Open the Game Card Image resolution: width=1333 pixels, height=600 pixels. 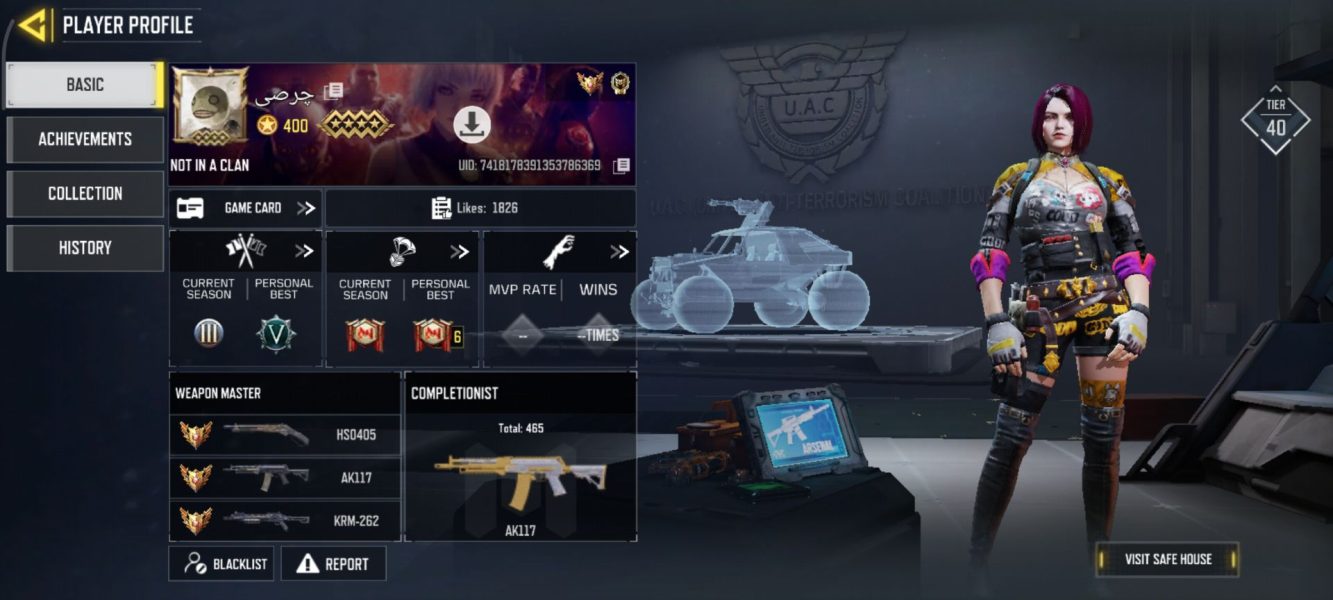245,208
